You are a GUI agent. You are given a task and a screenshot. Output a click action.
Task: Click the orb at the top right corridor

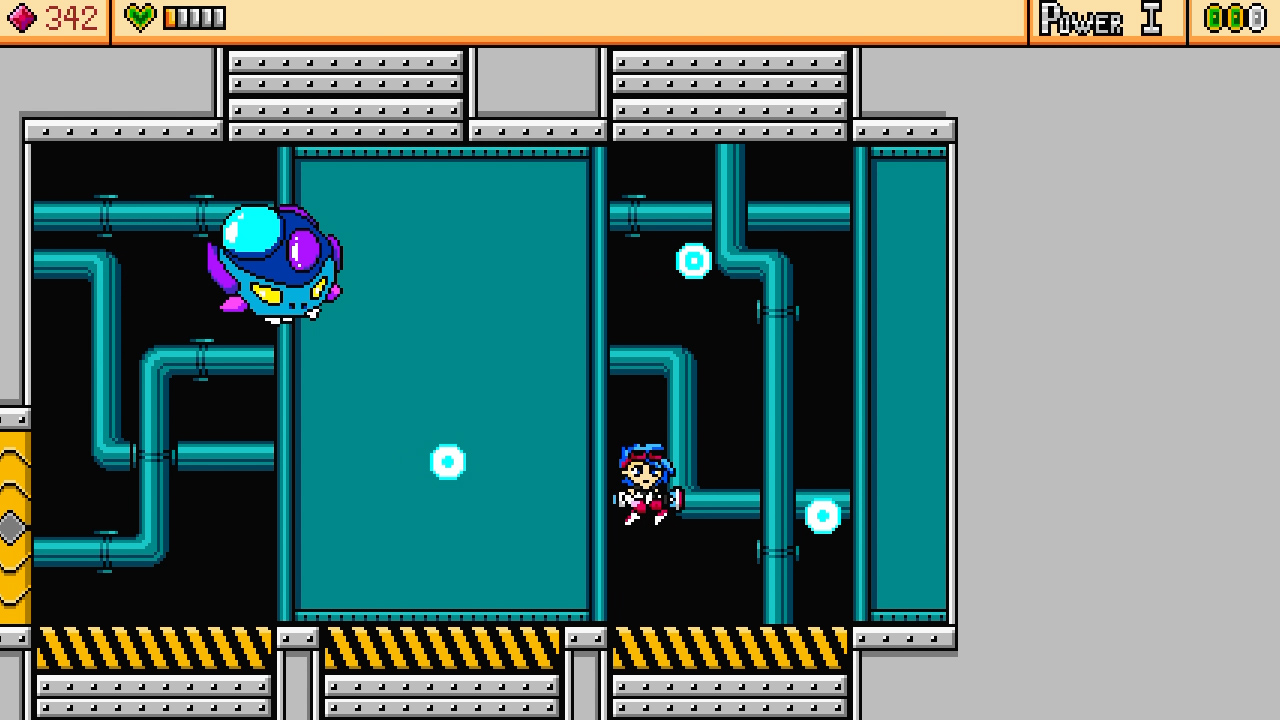click(695, 261)
